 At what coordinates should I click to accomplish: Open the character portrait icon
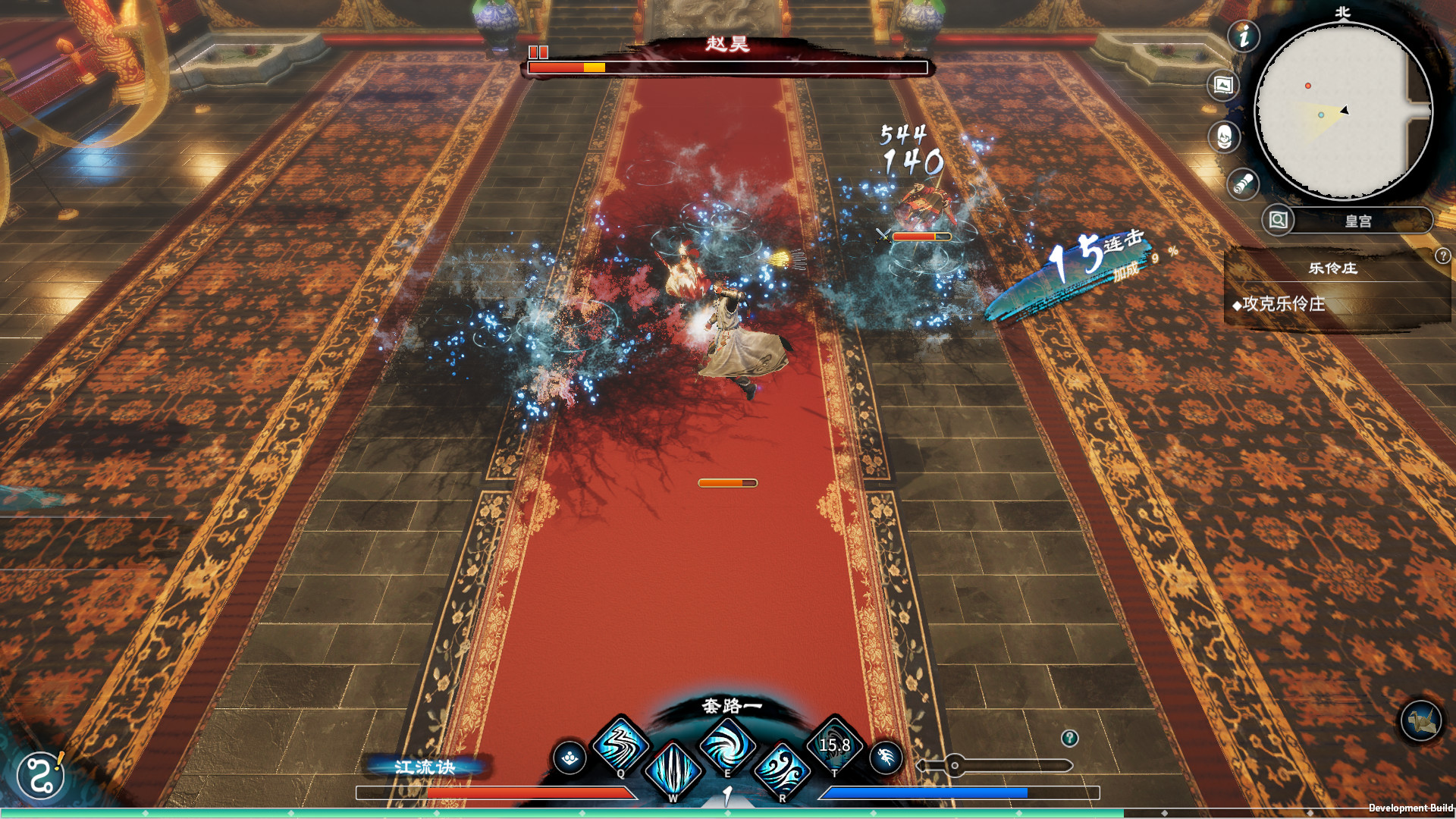pos(1224,137)
